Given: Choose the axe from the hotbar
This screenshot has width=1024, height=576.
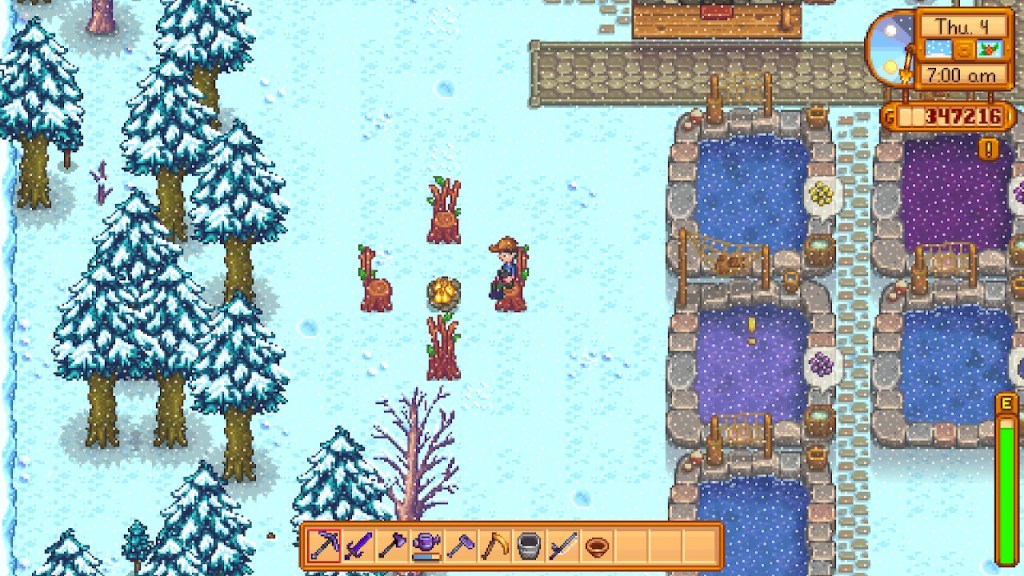Looking at the screenshot, I should tap(392, 546).
